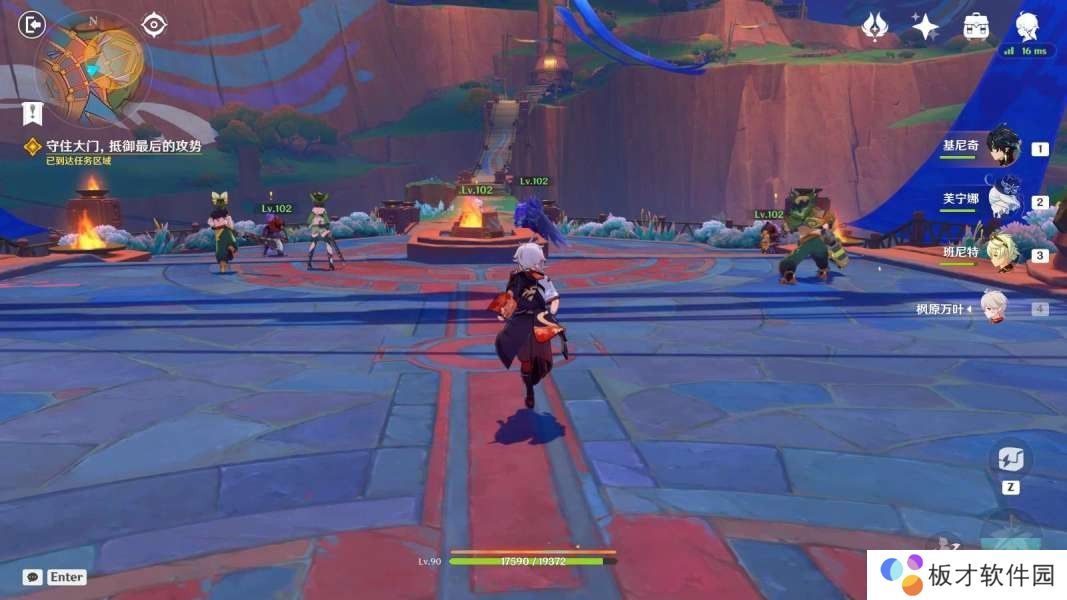Screen dimensions: 1067x600
Task: Open the winged emblem icon
Action: 875,26
